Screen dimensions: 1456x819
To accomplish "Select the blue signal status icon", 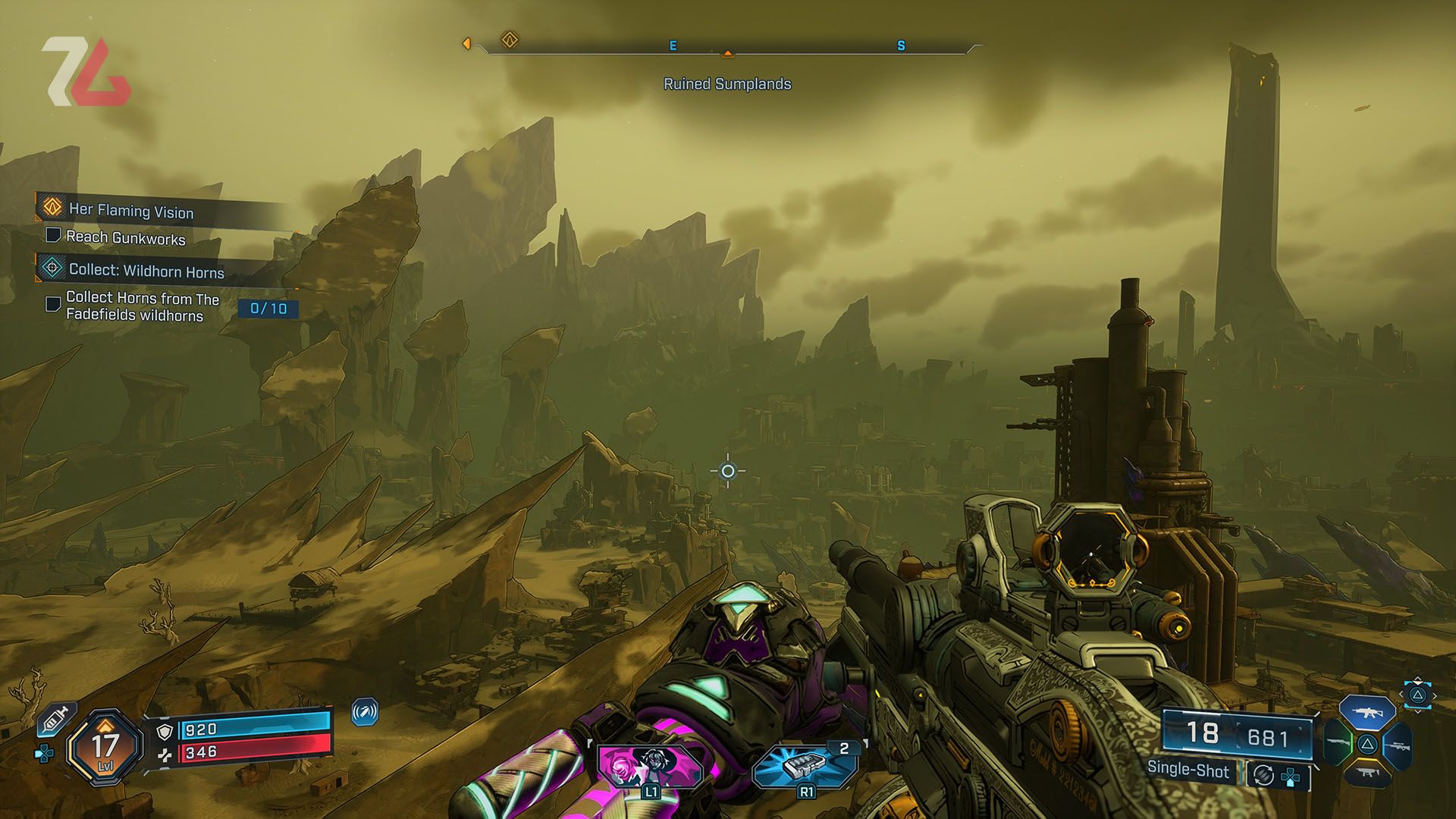I will pyautogui.click(x=365, y=713).
